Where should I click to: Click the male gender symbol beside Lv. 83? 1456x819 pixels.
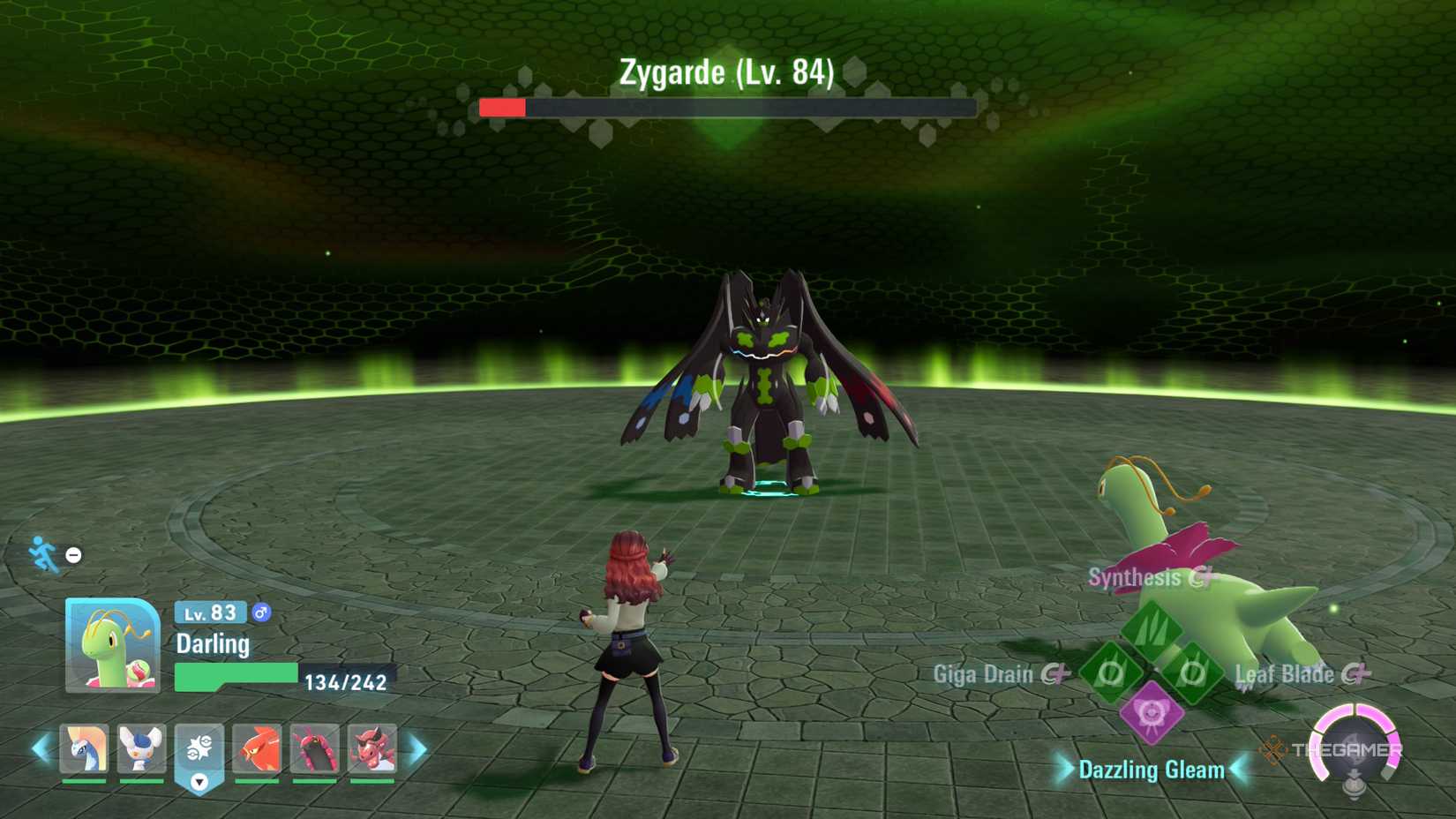(260, 611)
